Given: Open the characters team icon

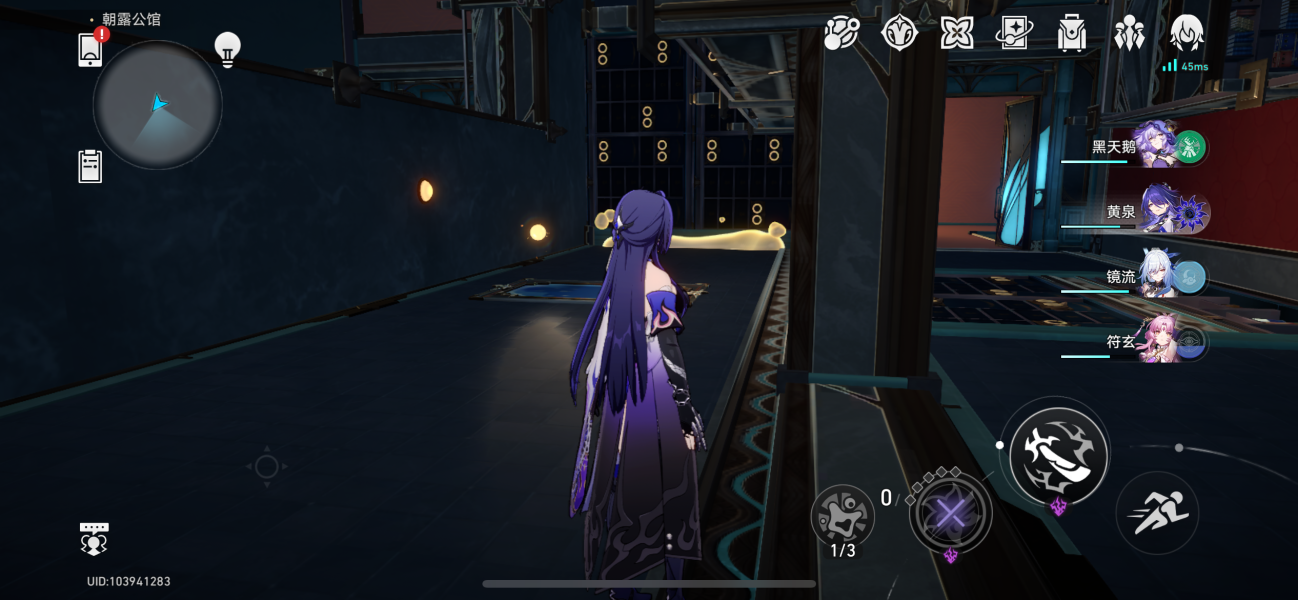Looking at the screenshot, I should pos(1129,34).
